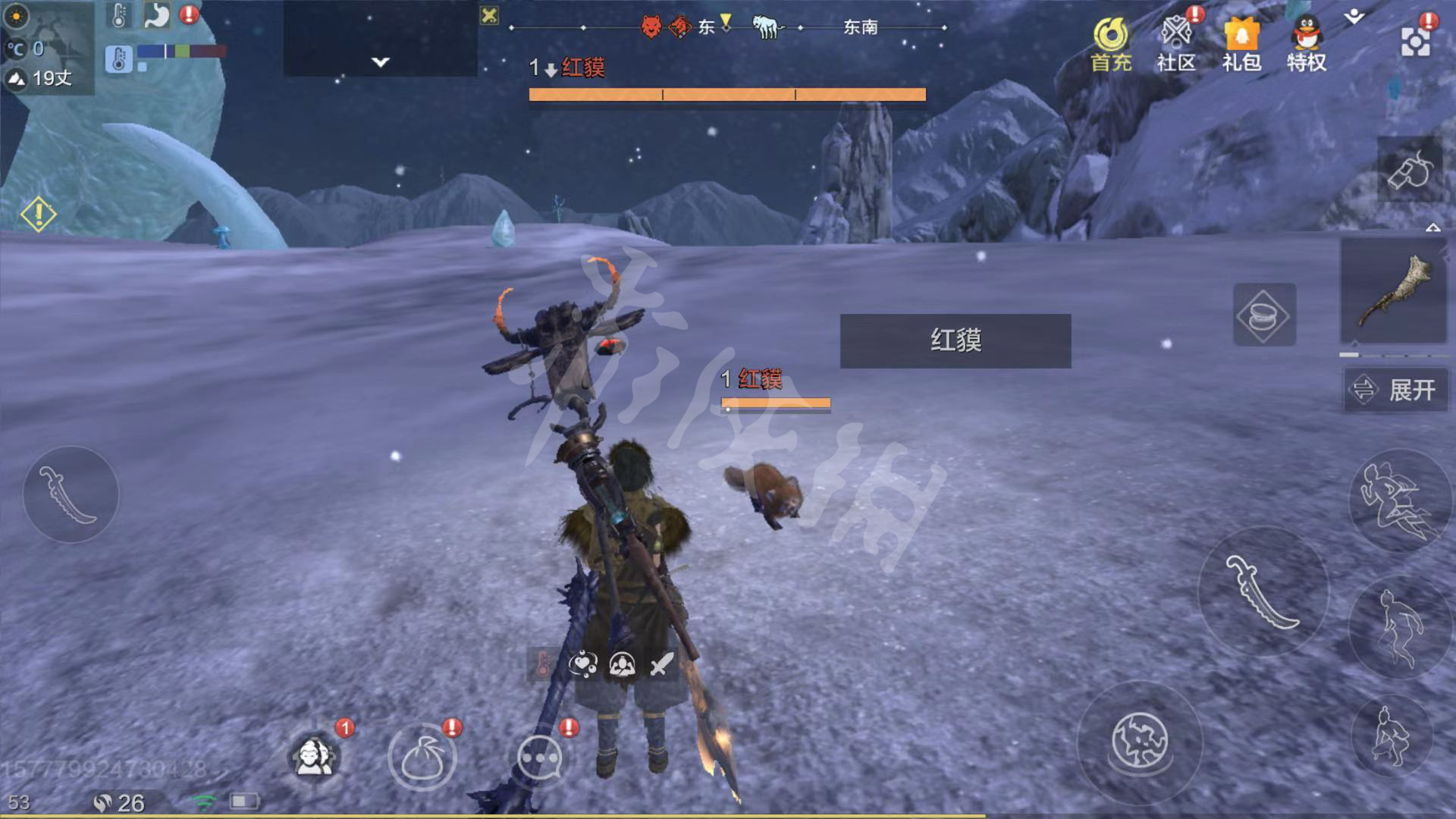
Task: Tap the 红貘 target label button
Action: [955, 341]
